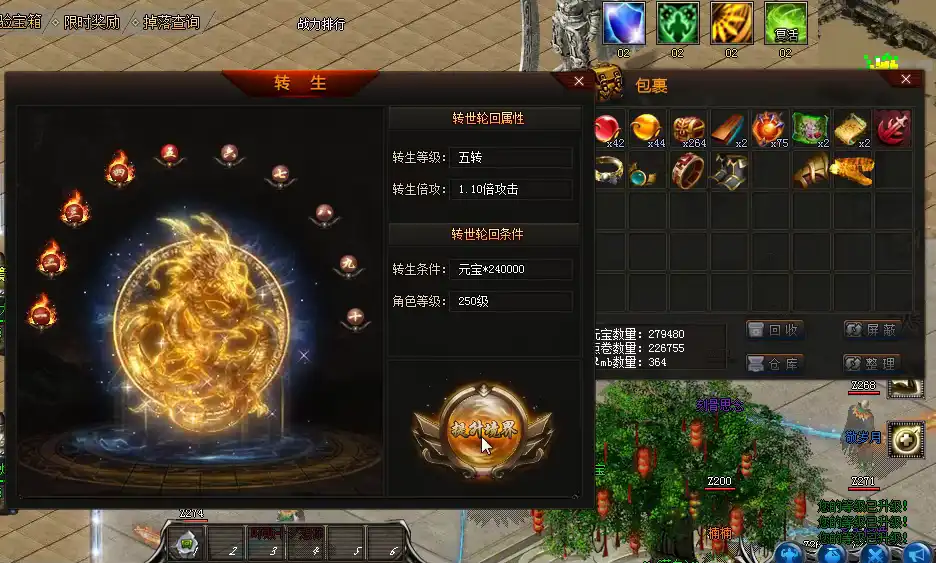936x563 pixels.
Task: Select the armored boots item slot
Action: coord(729,170)
